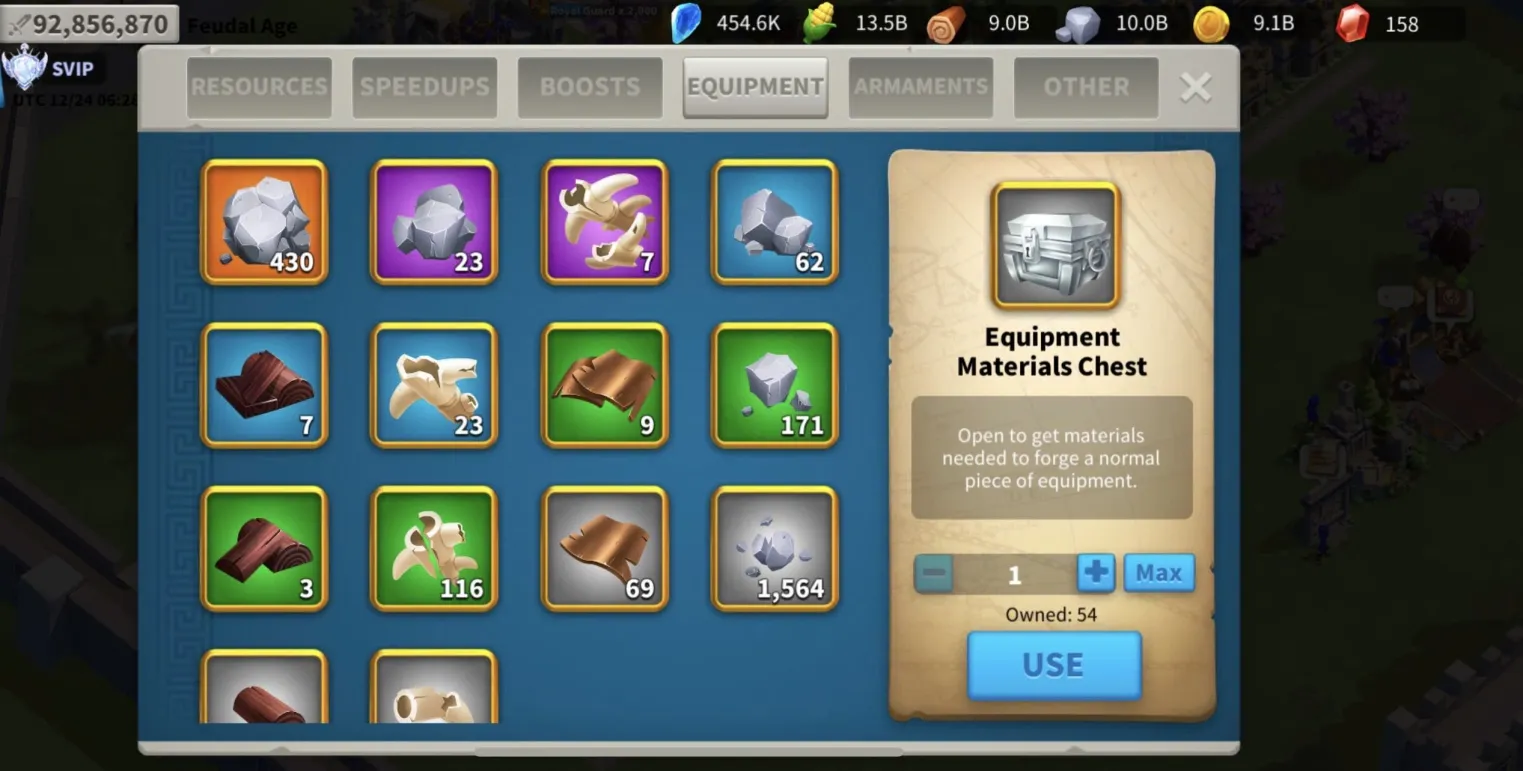Select the green leather slot with 9
Image resolution: width=1523 pixels, height=771 pixels.
[x=605, y=385]
